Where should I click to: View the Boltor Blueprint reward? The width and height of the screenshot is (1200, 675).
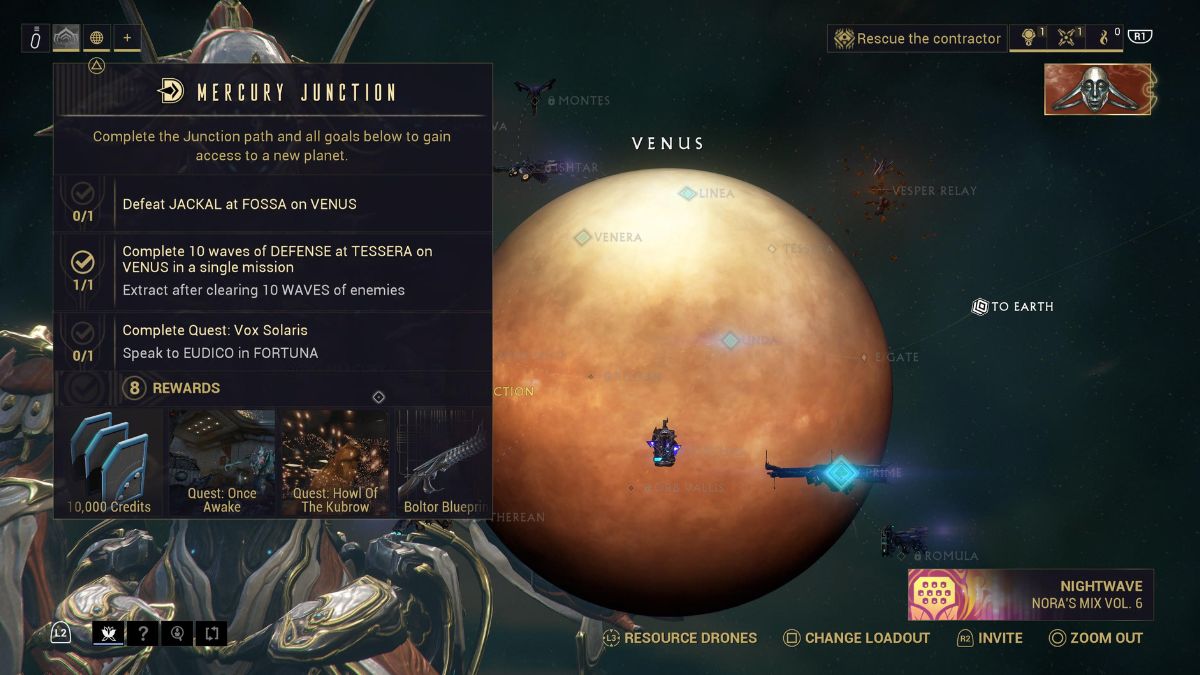(x=444, y=462)
